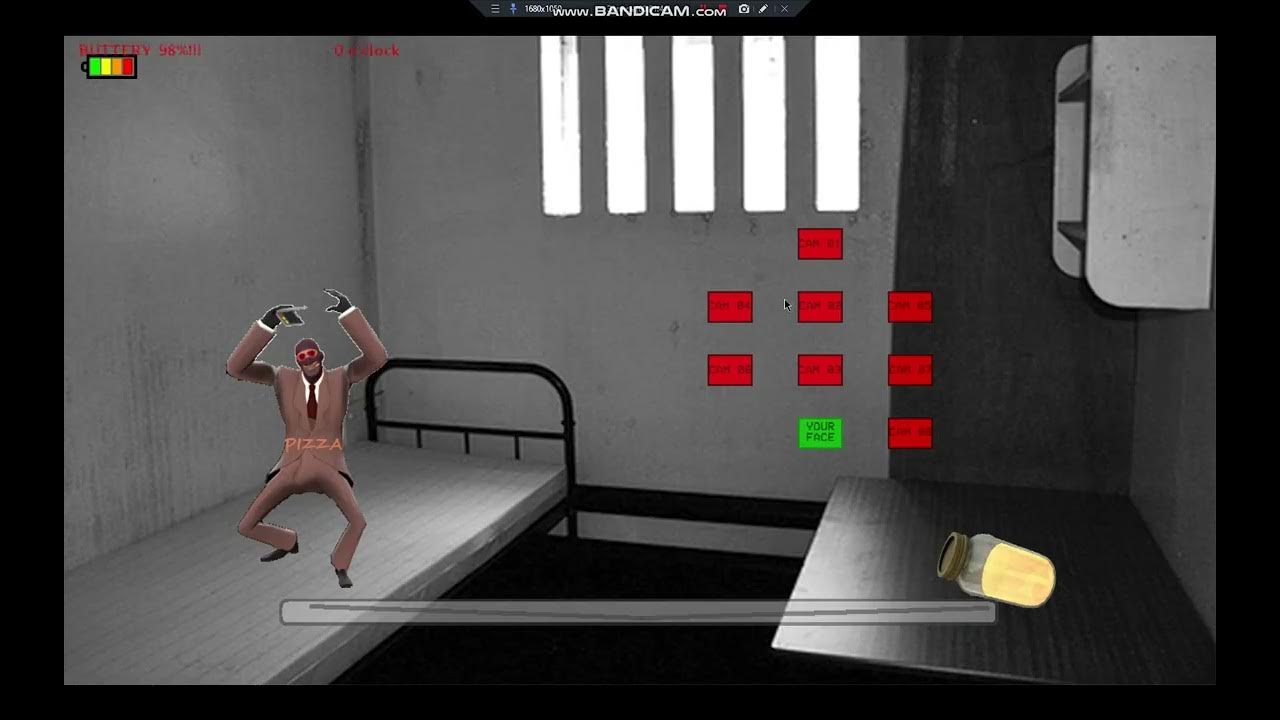Open the CAM 04 camera
This screenshot has width=1280, height=720.
[x=730, y=307]
